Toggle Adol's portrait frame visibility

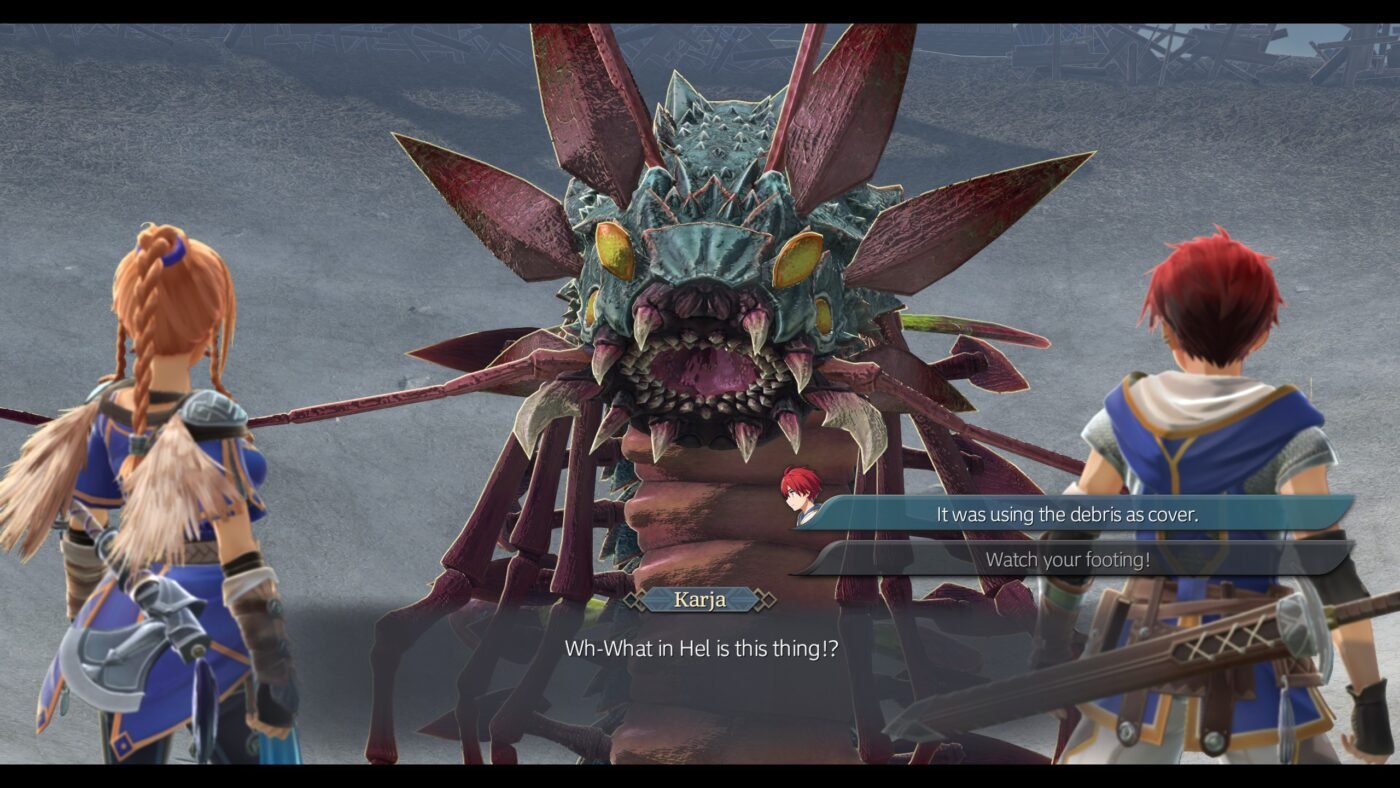click(800, 497)
